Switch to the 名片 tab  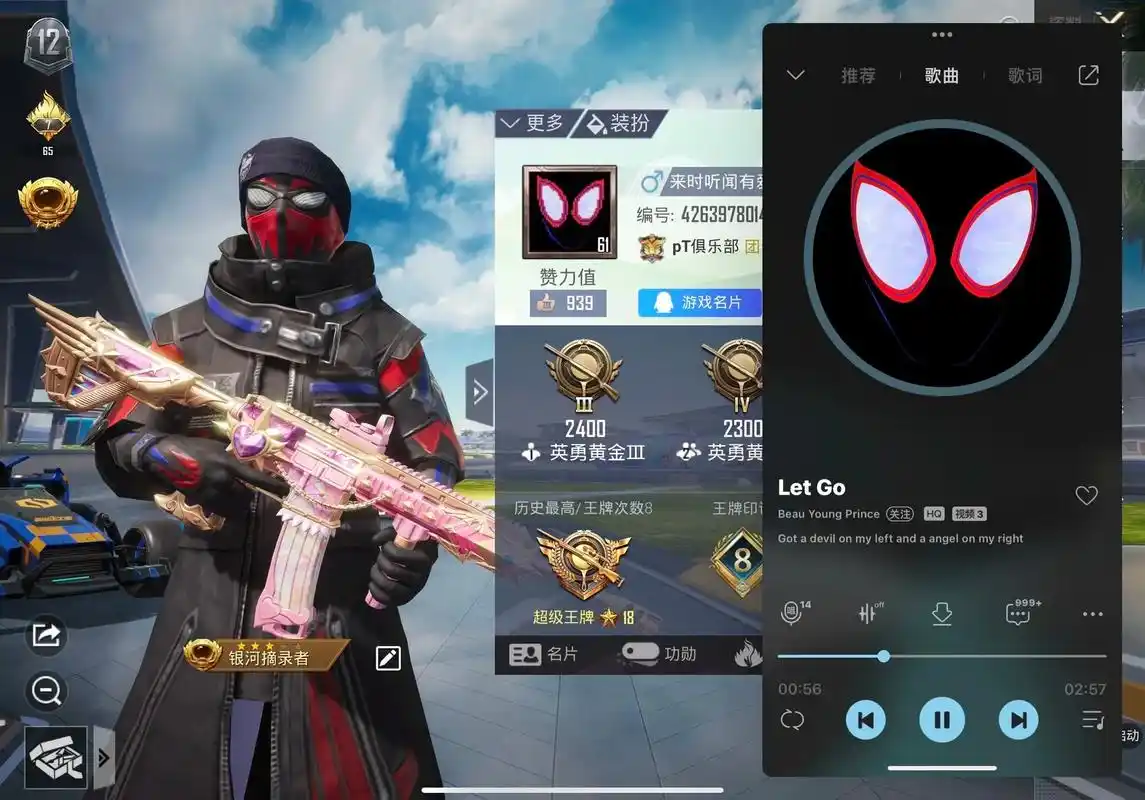(544, 654)
